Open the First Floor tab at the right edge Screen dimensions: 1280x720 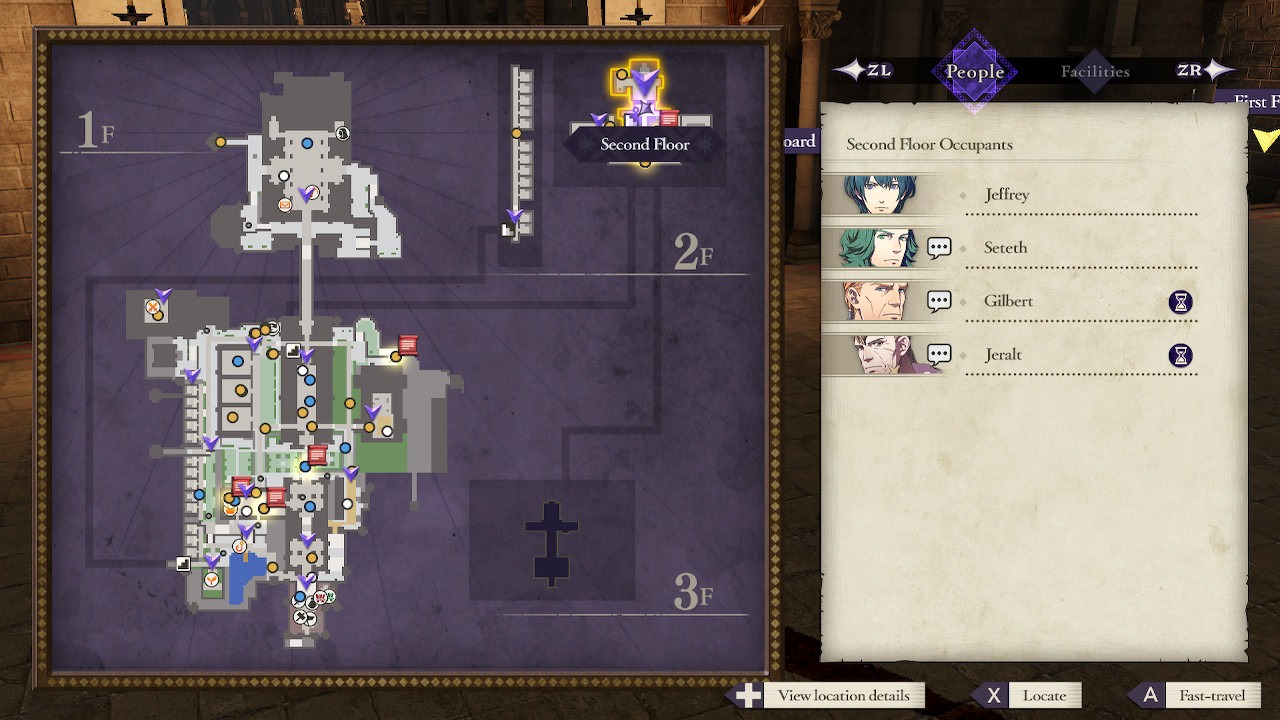tap(1255, 101)
